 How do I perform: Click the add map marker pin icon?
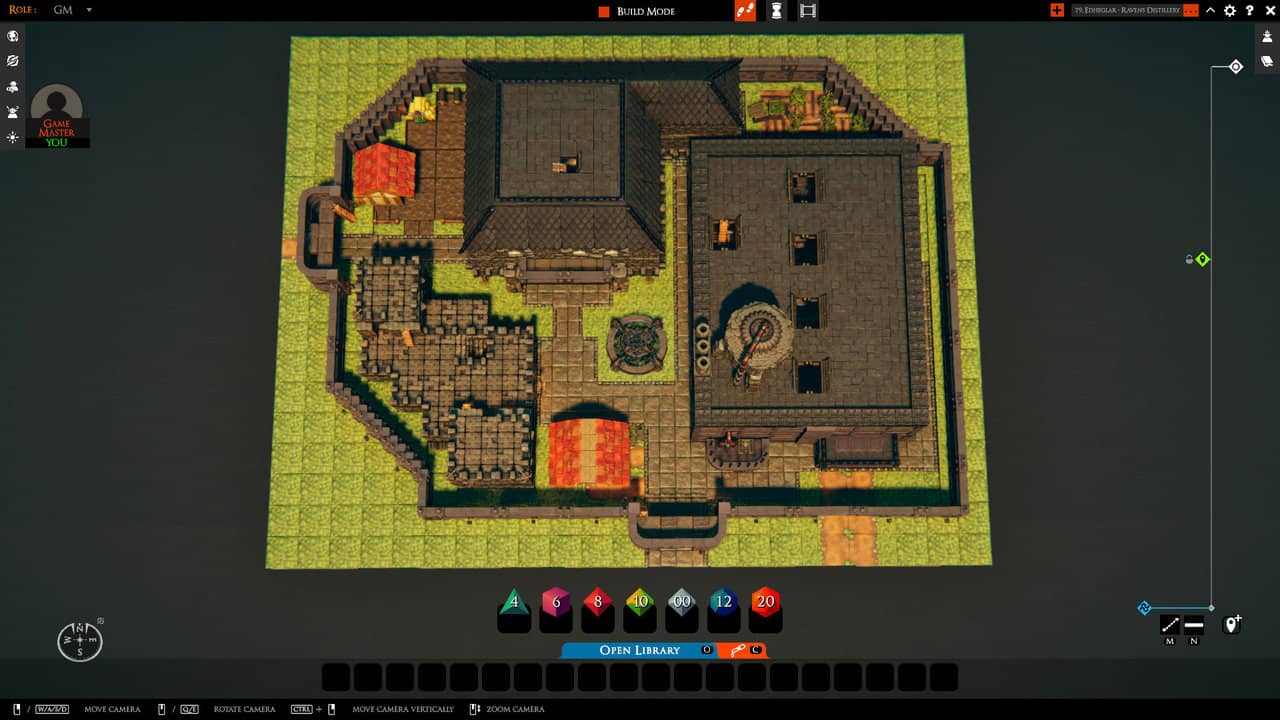click(1231, 624)
